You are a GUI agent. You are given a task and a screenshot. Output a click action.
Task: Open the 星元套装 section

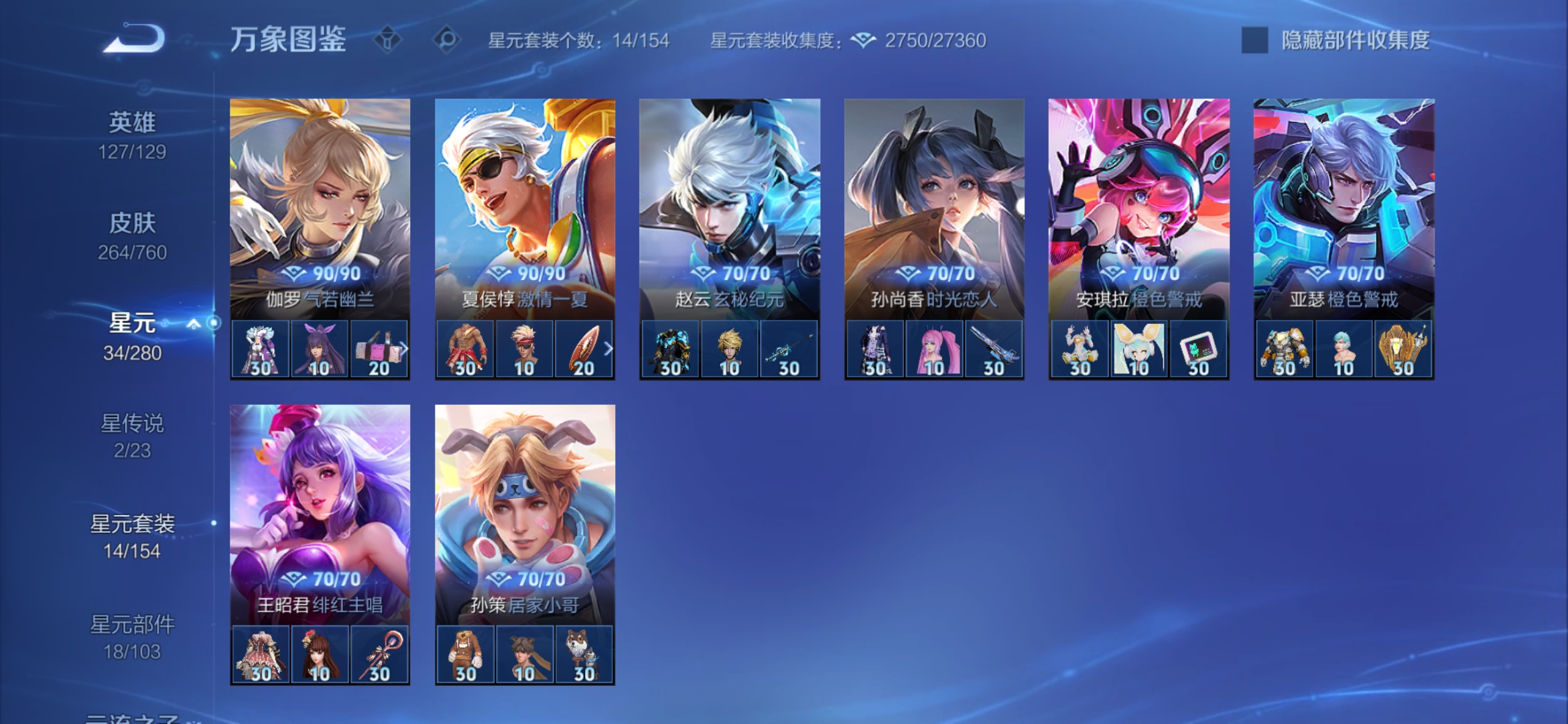(134, 527)
